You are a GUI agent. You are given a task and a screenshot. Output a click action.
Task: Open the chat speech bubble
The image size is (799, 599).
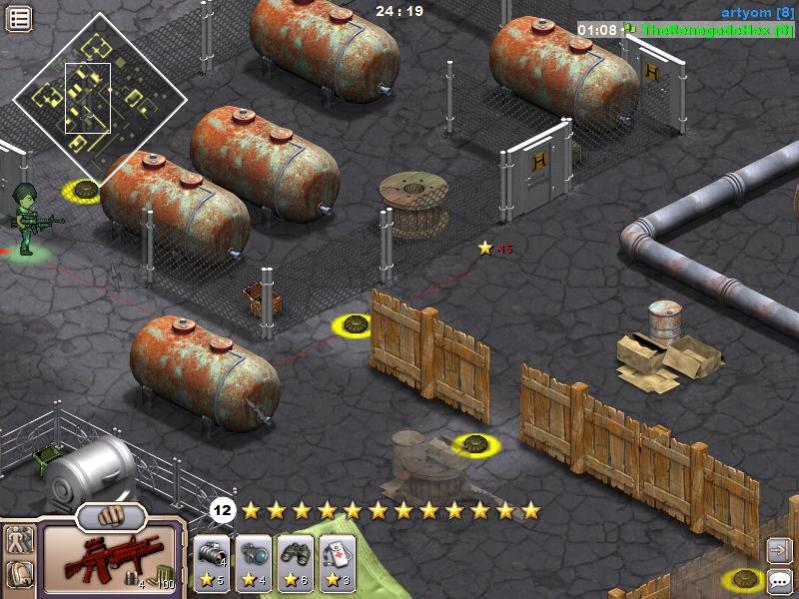(779, 579)
